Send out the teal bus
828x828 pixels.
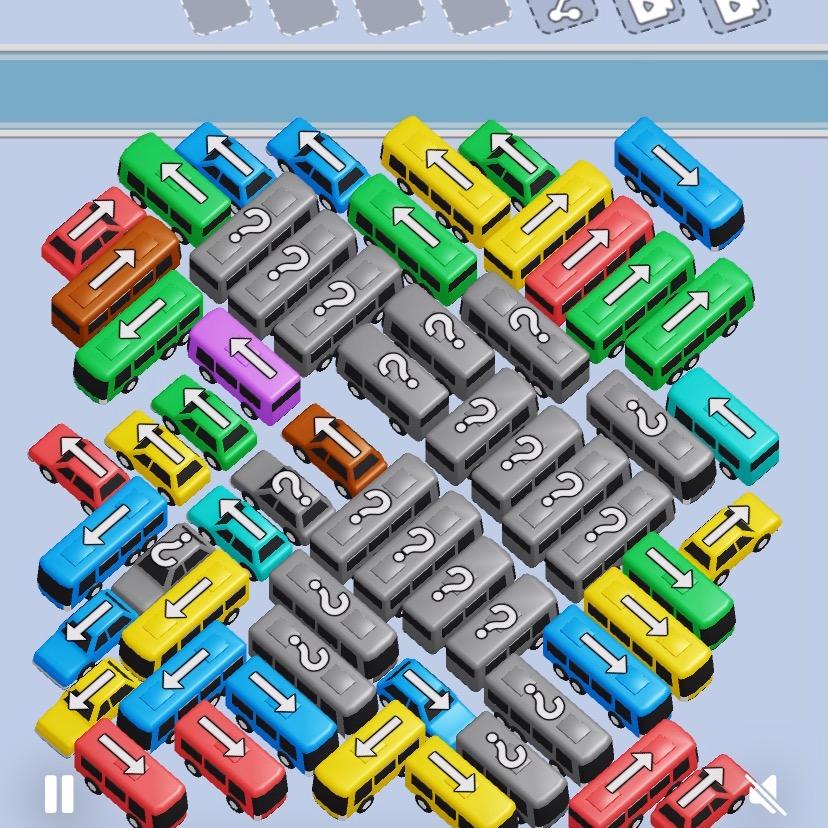tap(722, 423)
